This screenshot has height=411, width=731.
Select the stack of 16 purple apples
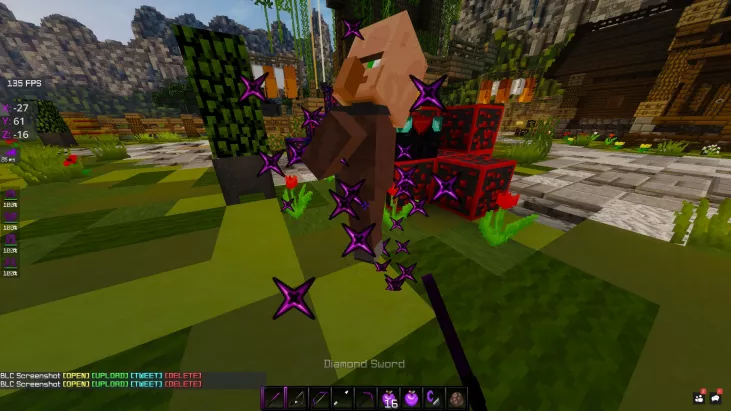(389, 398)
